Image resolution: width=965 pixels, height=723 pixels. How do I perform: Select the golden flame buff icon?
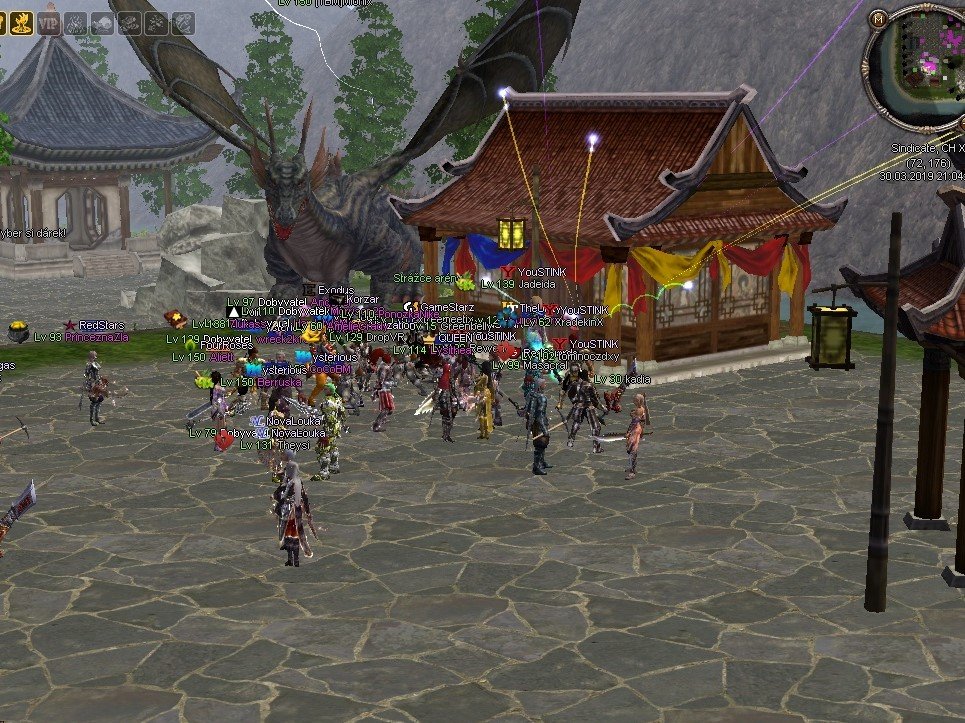coord(21,21)
